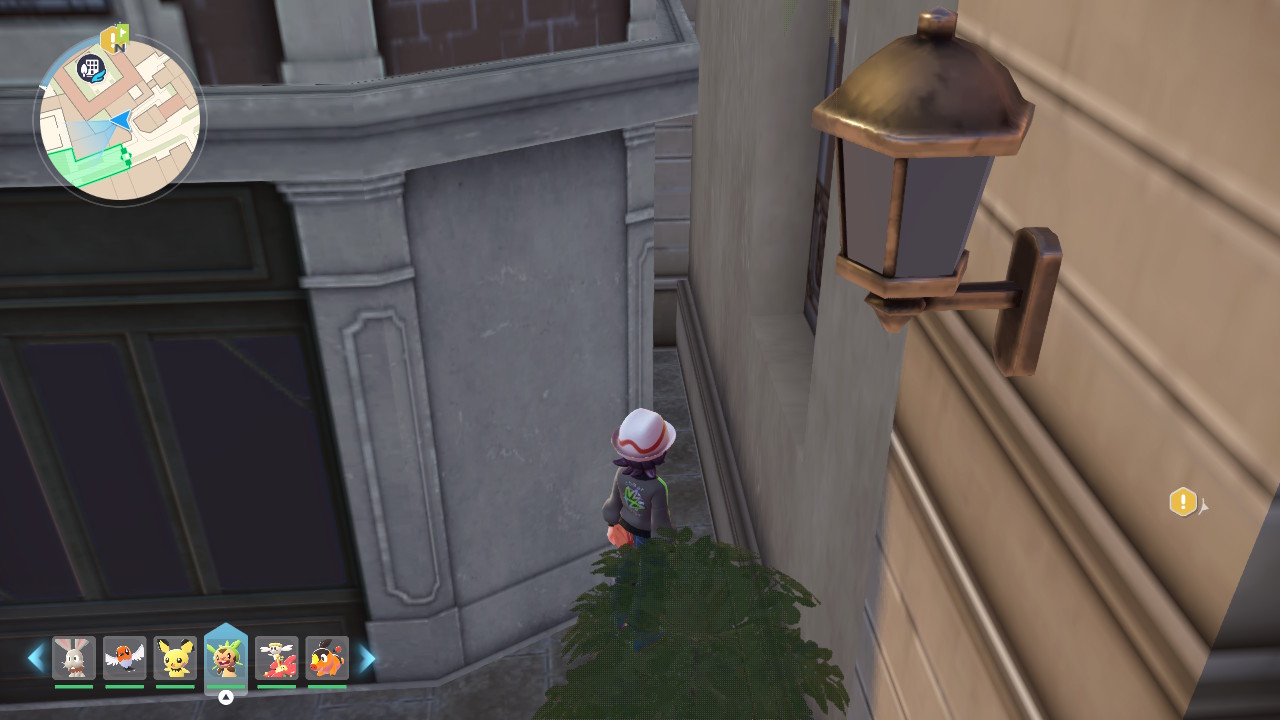Image resolution: width=1280 pixels, height=720 pixels.
Task: Choose Fletchling from the party bar
Action: pyautogui.click(x=125, y=658)
